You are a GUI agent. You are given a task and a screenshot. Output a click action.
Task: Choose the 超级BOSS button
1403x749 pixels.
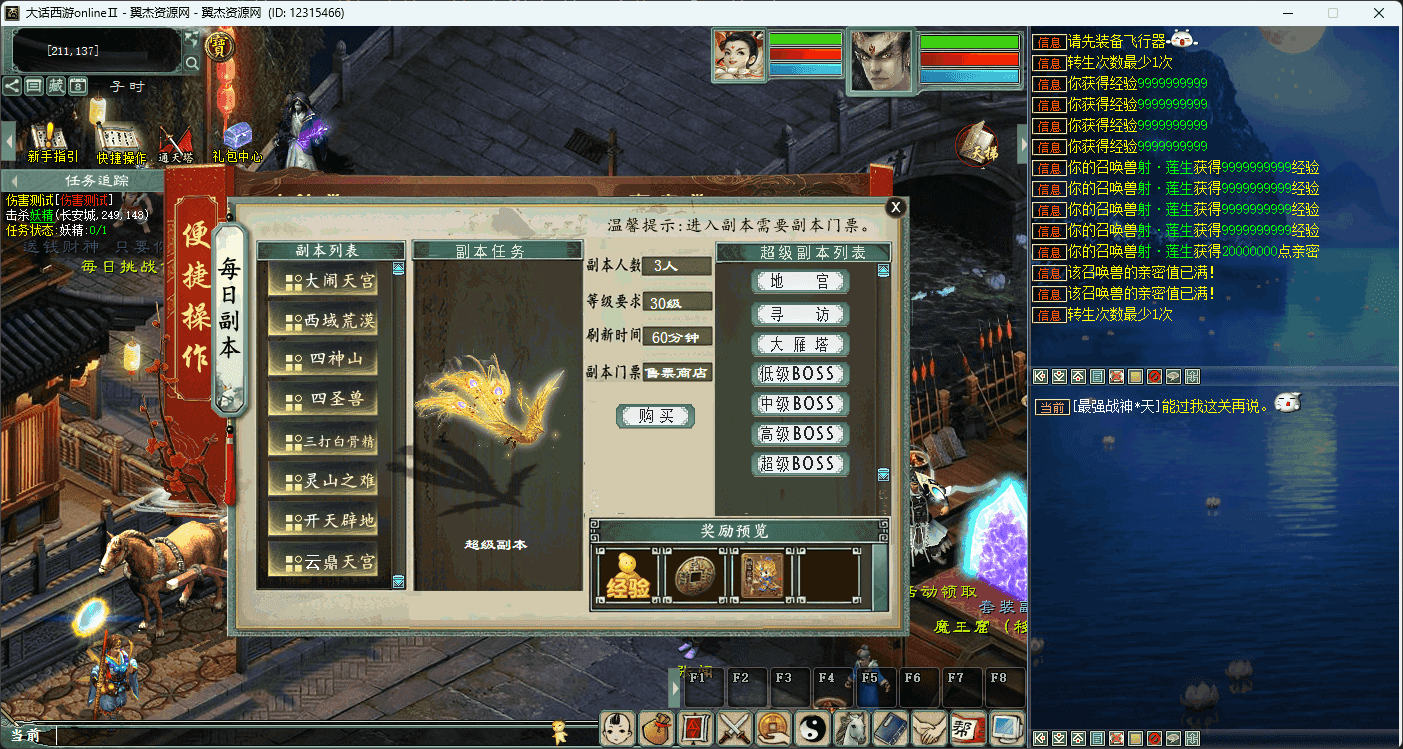click(800, 464)
